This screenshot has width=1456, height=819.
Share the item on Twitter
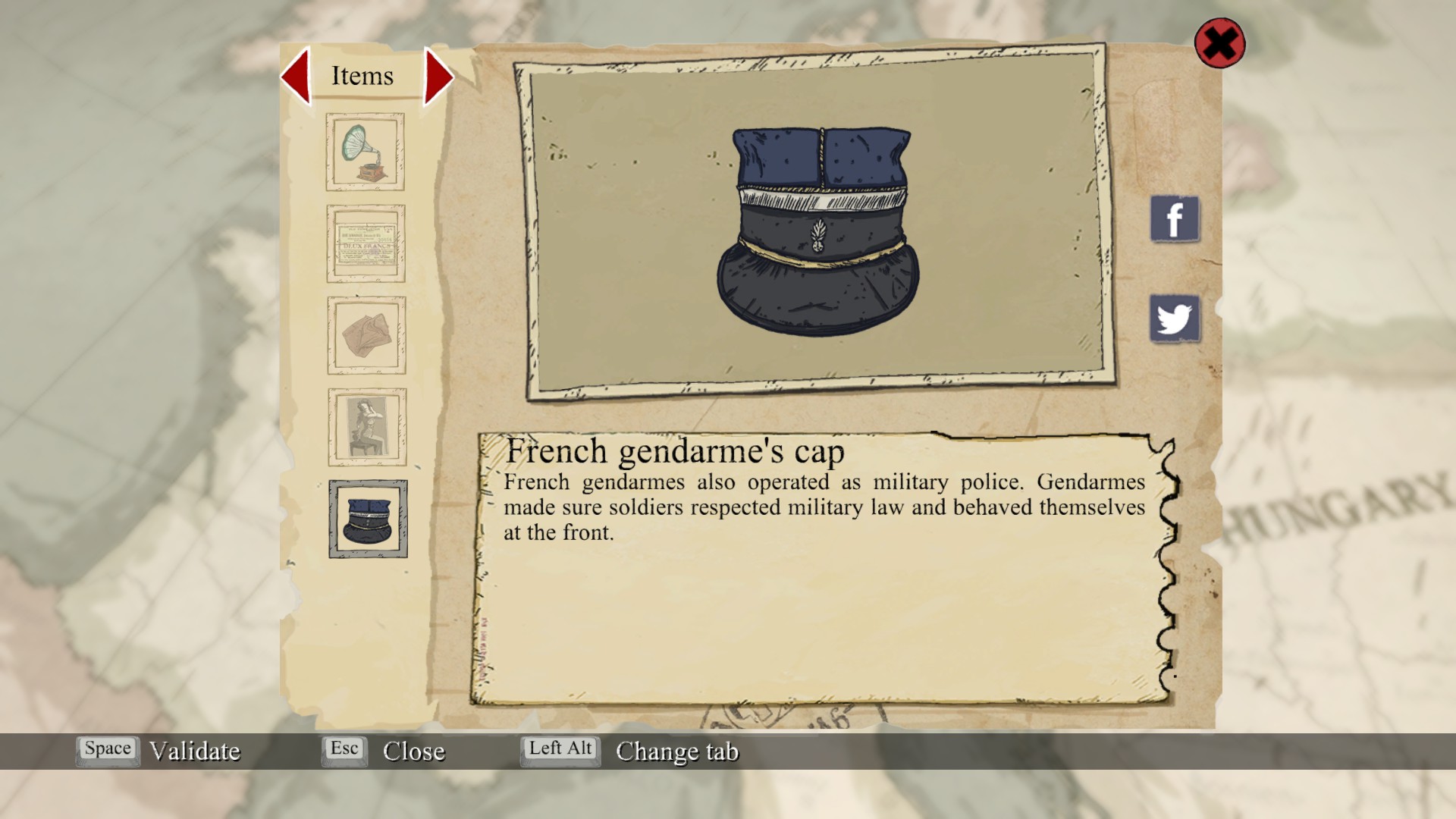click(x=1174, y=318)
